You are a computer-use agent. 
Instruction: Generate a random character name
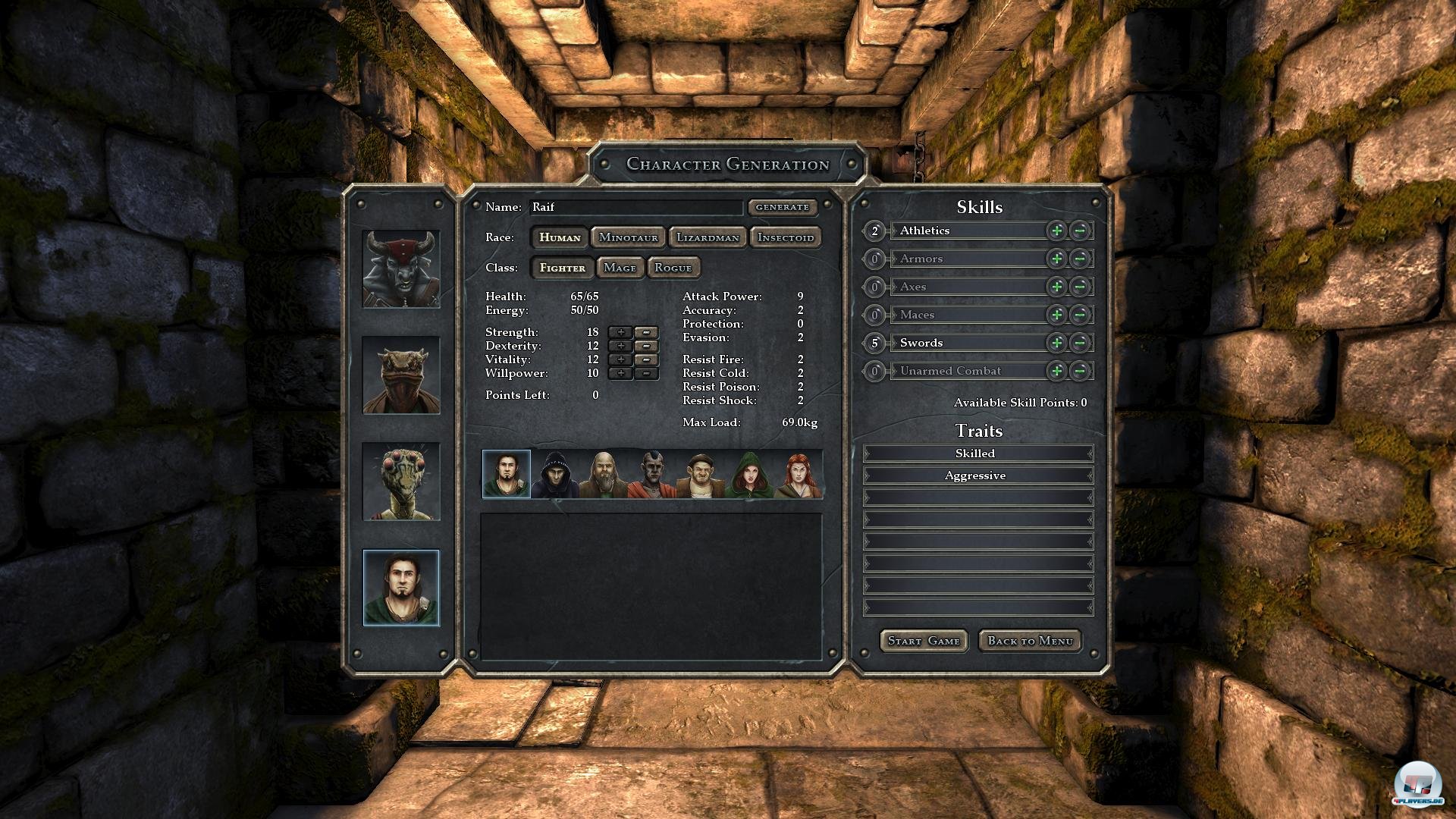(x=782, y=207)
